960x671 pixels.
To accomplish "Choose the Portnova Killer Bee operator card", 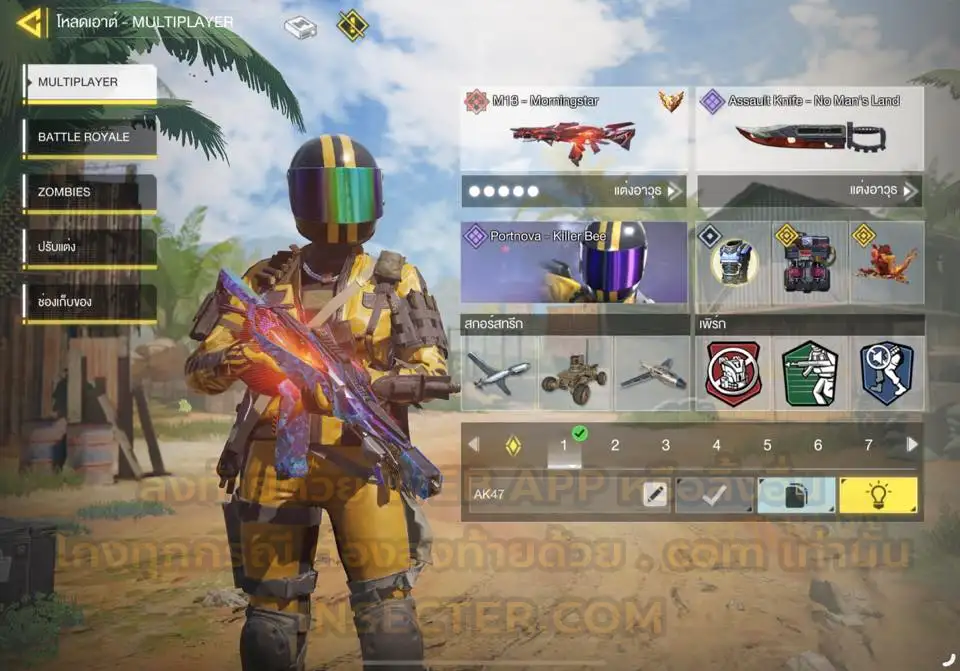I will [574, 262].
